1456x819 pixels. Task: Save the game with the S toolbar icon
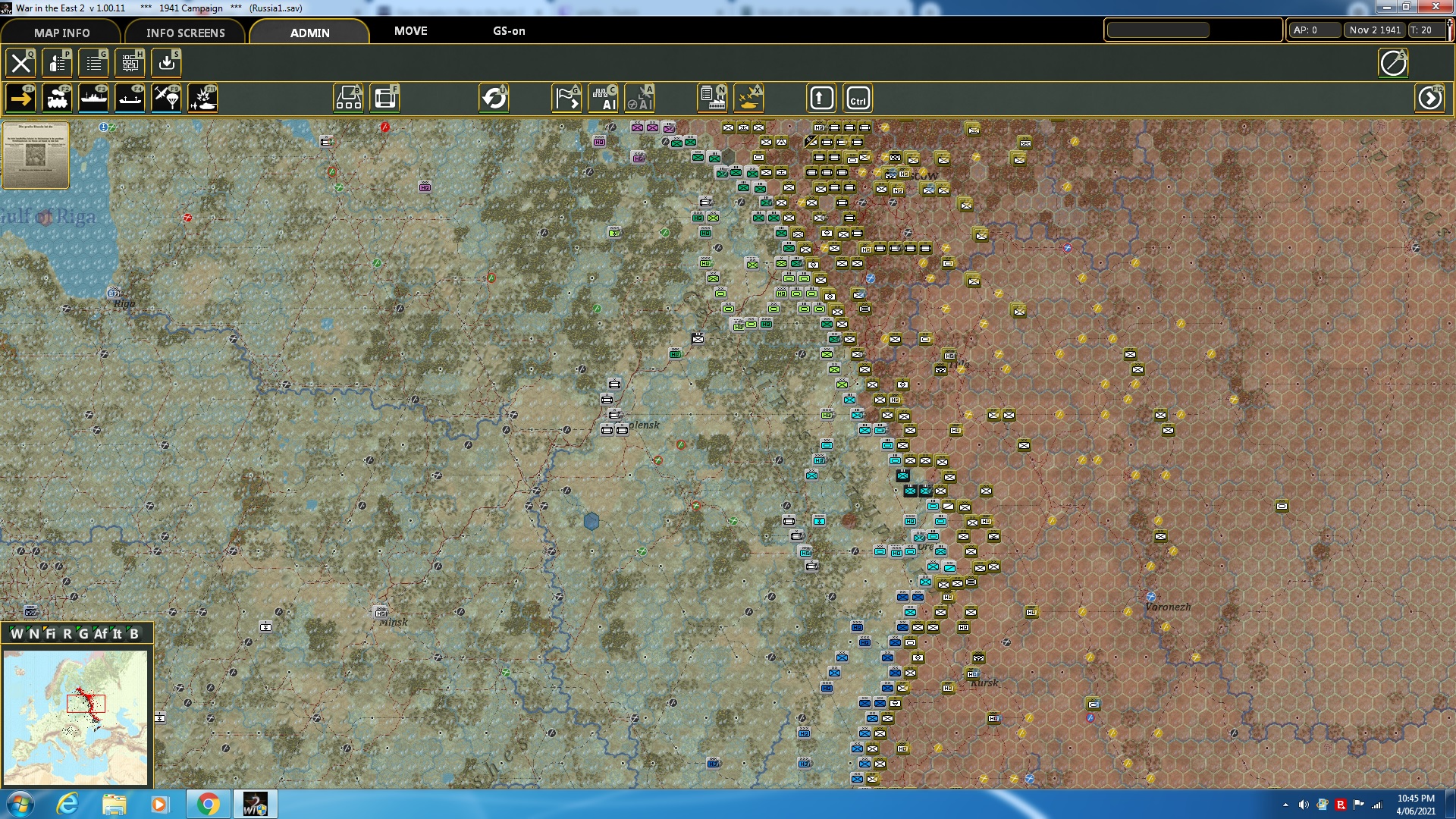pyautogui.click(x=165, y=63)
